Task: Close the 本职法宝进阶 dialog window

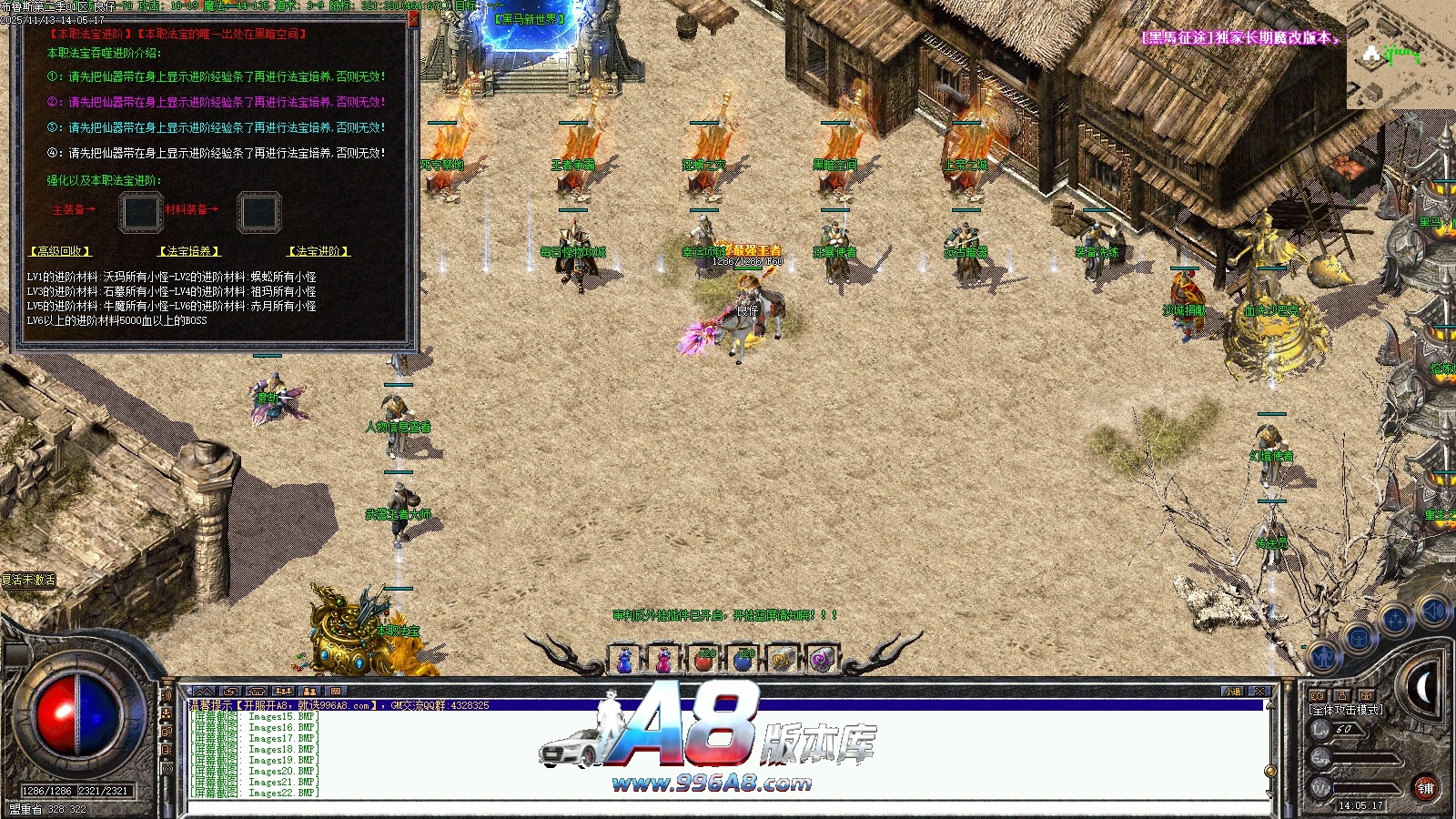Action: coord(413,18)
